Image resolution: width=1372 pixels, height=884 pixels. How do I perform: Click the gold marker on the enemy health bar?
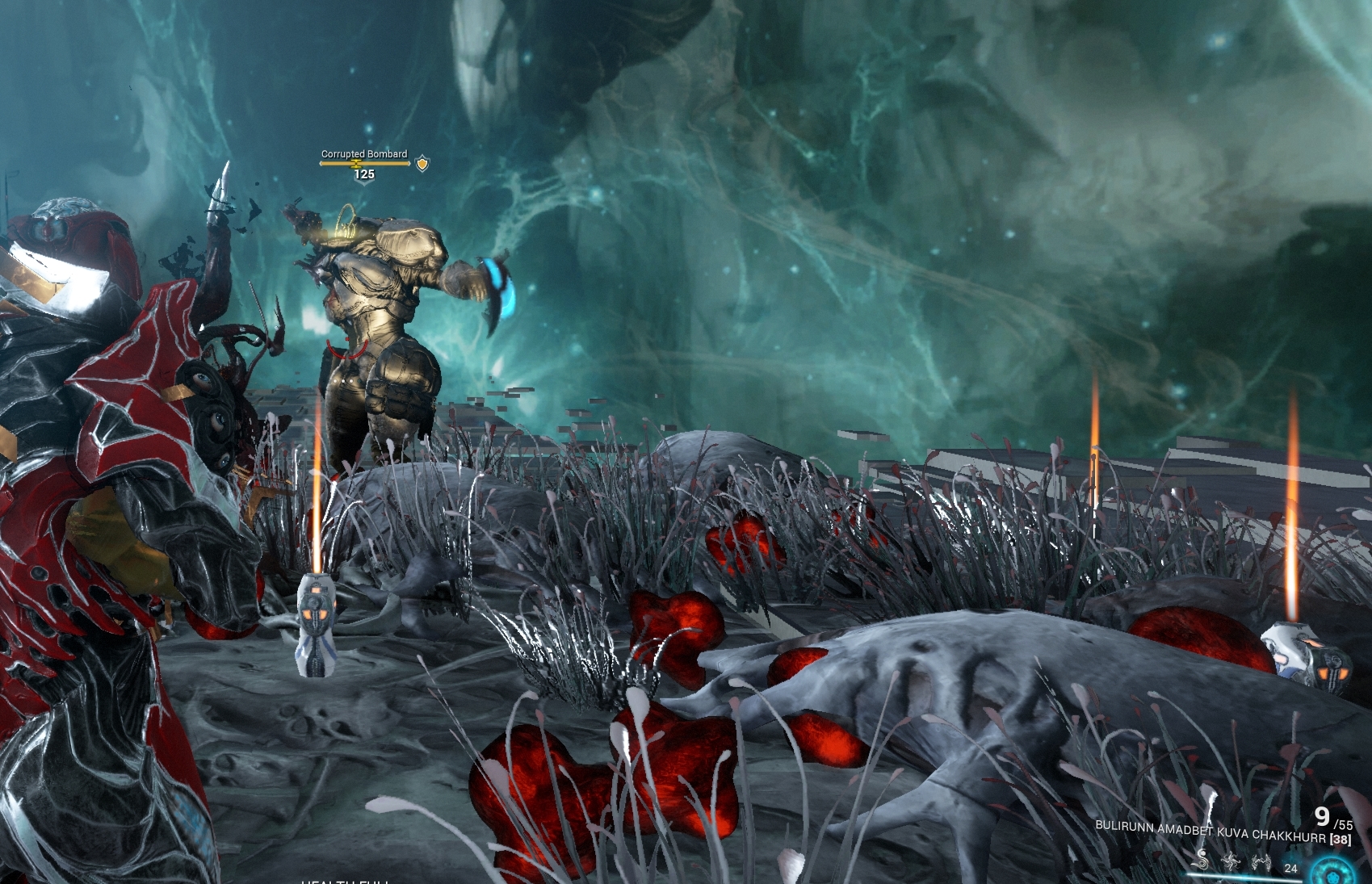click(x=356, y=164)
